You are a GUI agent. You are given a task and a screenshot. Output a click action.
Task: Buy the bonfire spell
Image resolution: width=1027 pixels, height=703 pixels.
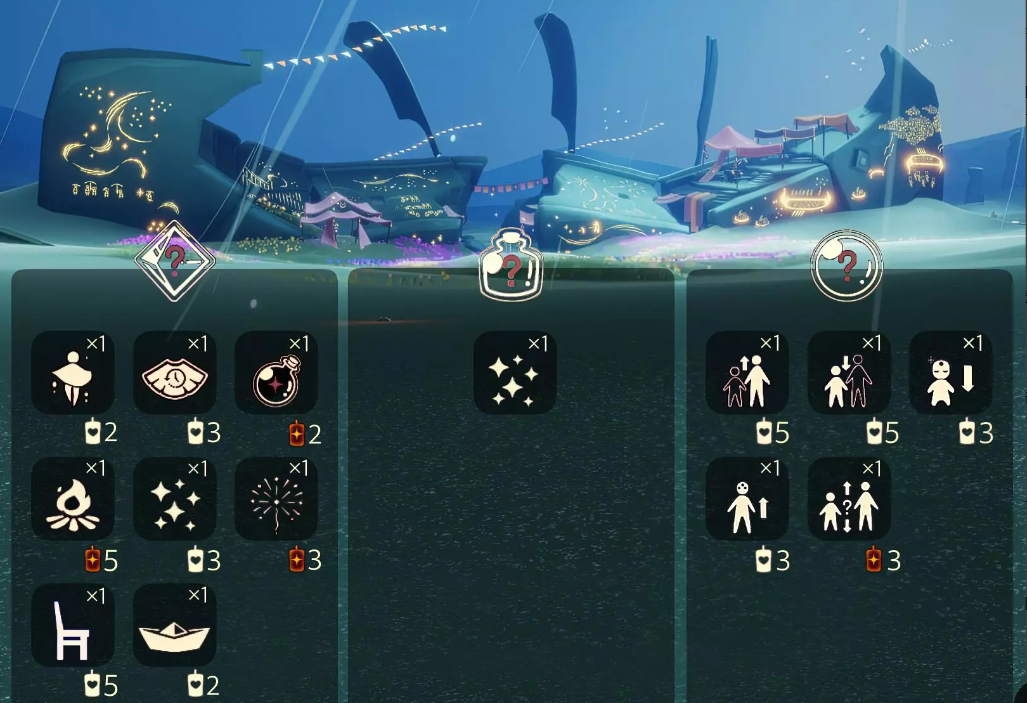[x=73, y=499]
